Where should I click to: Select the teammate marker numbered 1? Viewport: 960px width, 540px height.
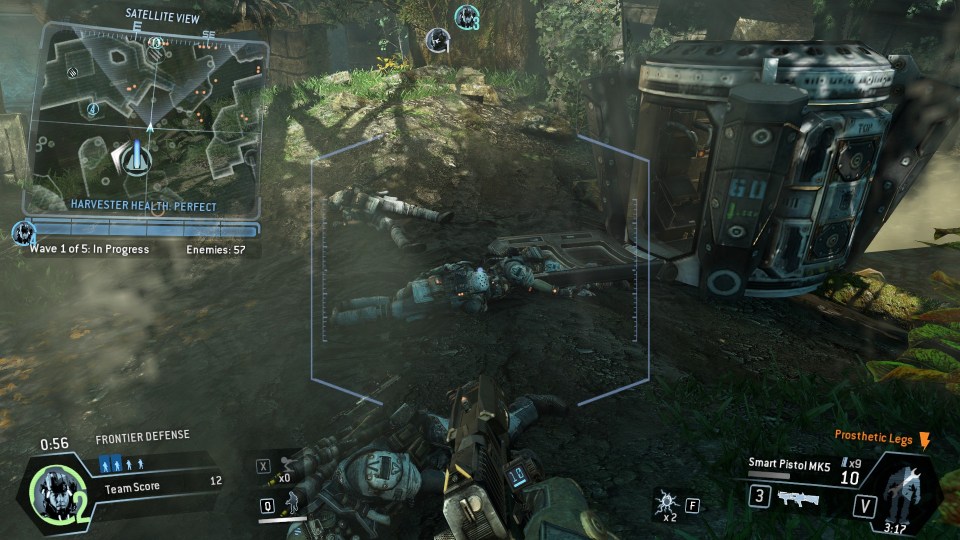tap(437, 40)
